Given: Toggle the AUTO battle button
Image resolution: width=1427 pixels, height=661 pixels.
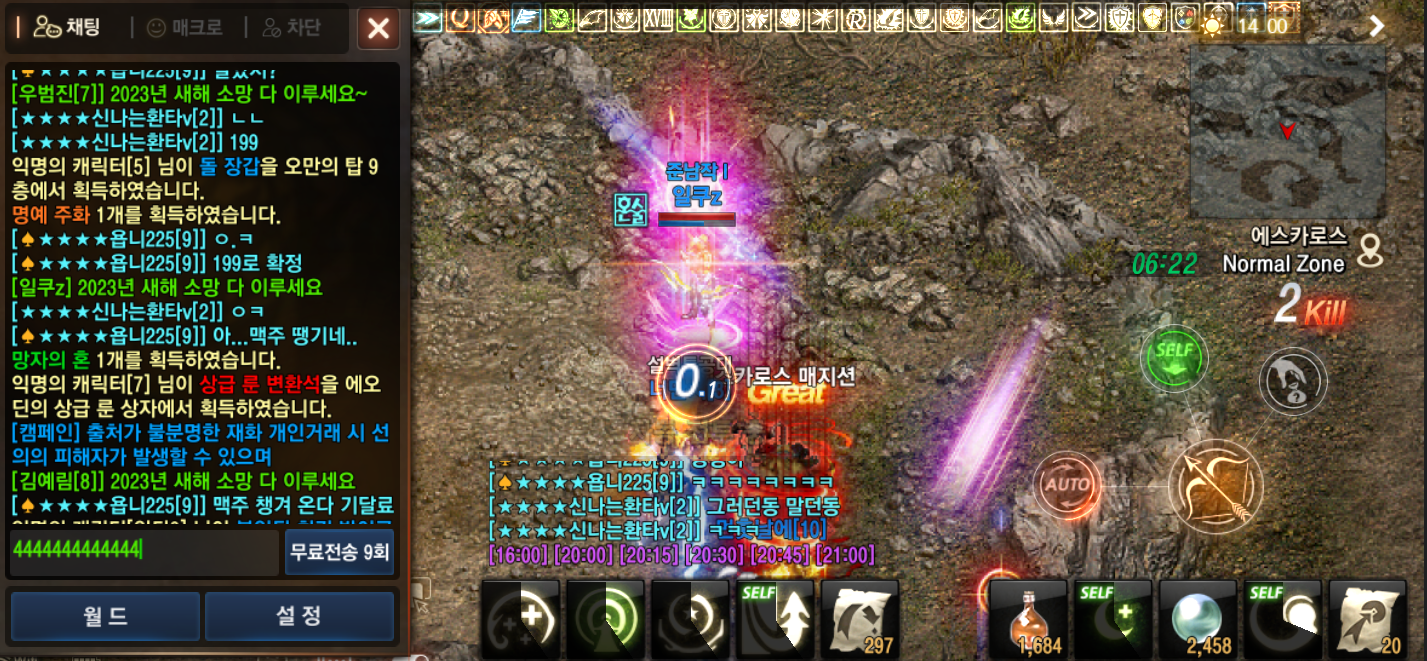Looking at the screenshot, I should (1066, 486).
